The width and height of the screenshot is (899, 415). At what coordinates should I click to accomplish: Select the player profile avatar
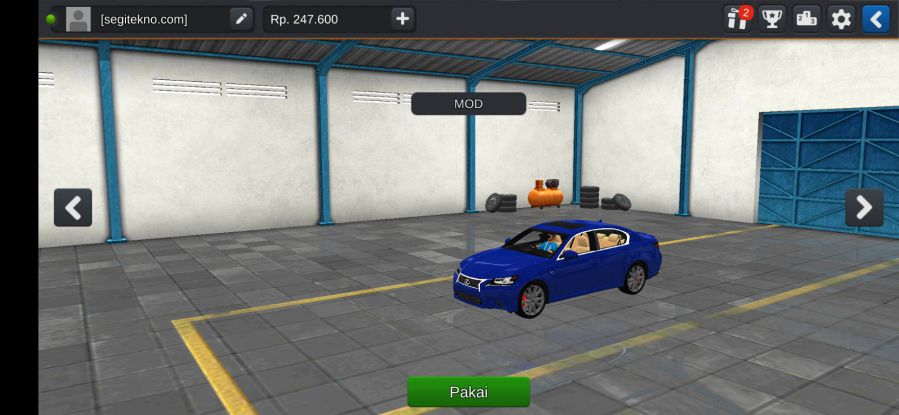click(x=78, y=19)
